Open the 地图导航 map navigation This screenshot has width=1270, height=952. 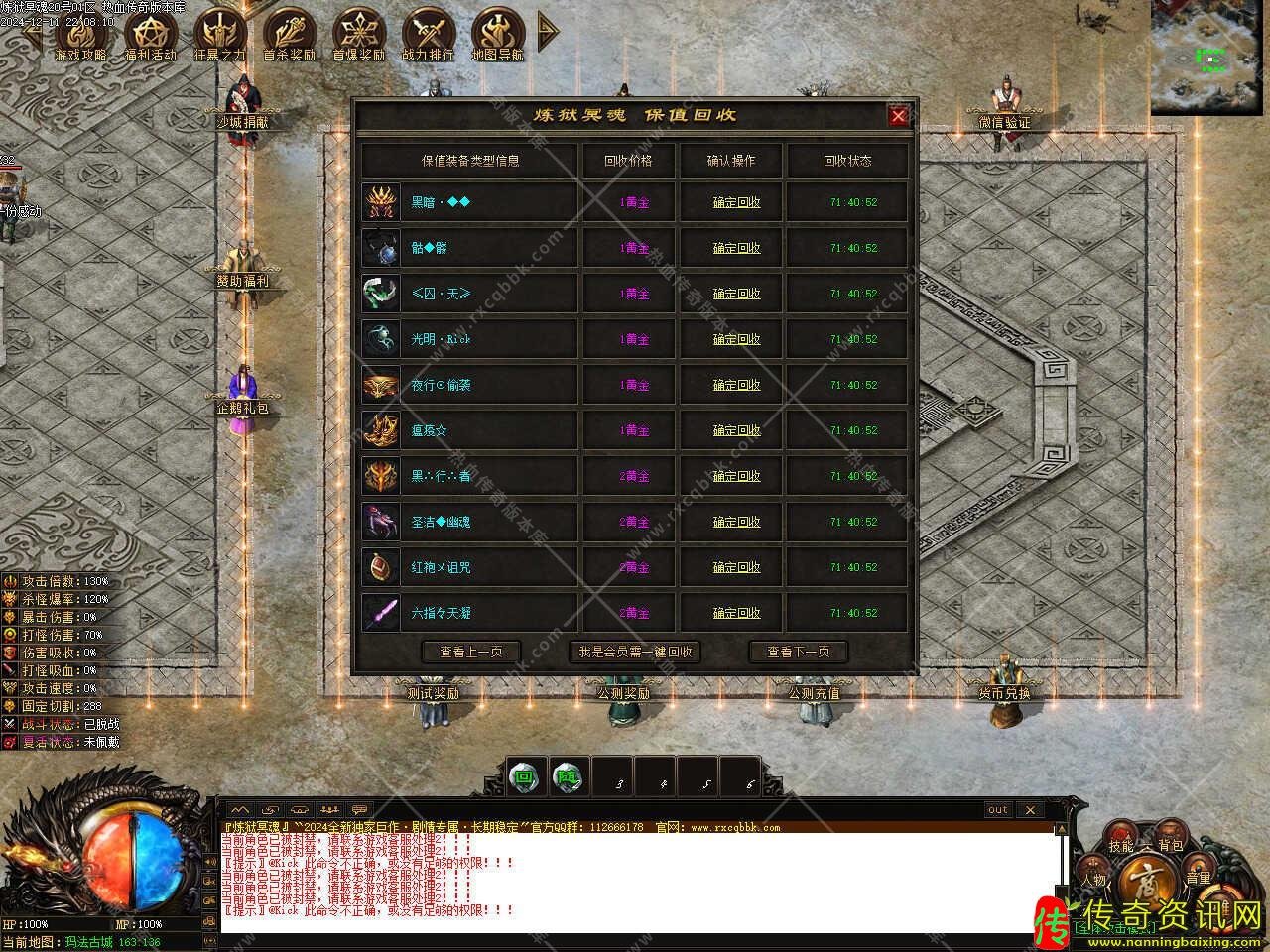(x=497, y=34)
